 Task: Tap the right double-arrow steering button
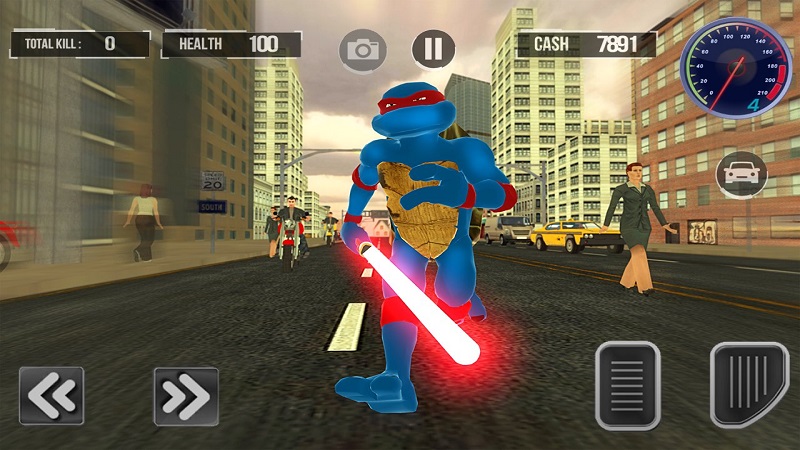185,396
